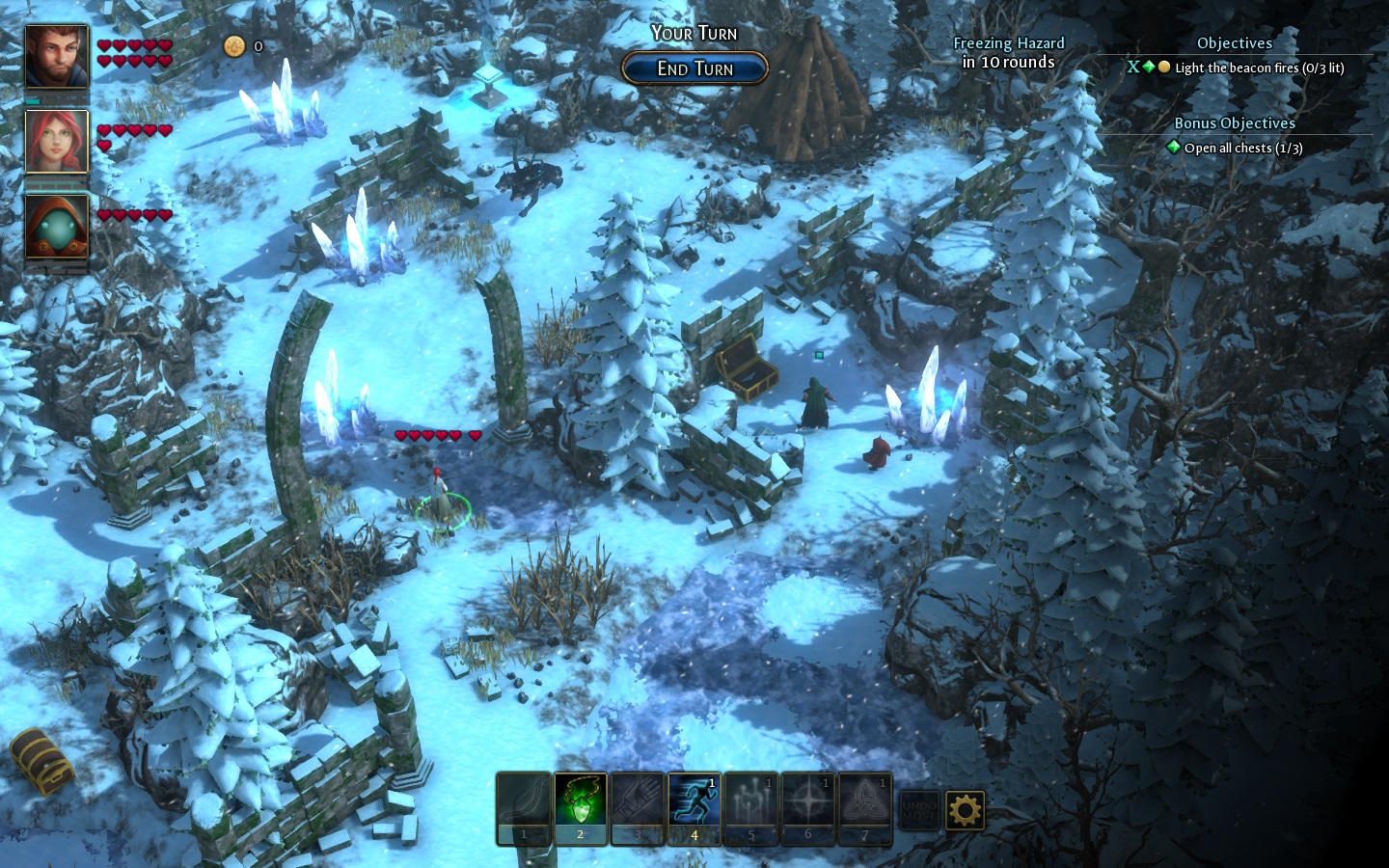Click the gold coin counter icon
1389x868 pixels.
pos(234,45)
